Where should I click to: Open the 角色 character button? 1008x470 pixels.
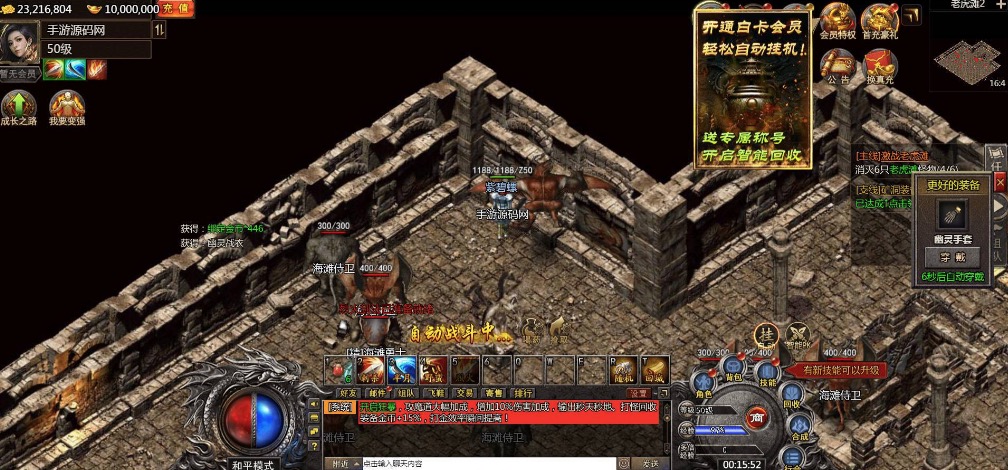pyautogui.click(x=703, y=382)
